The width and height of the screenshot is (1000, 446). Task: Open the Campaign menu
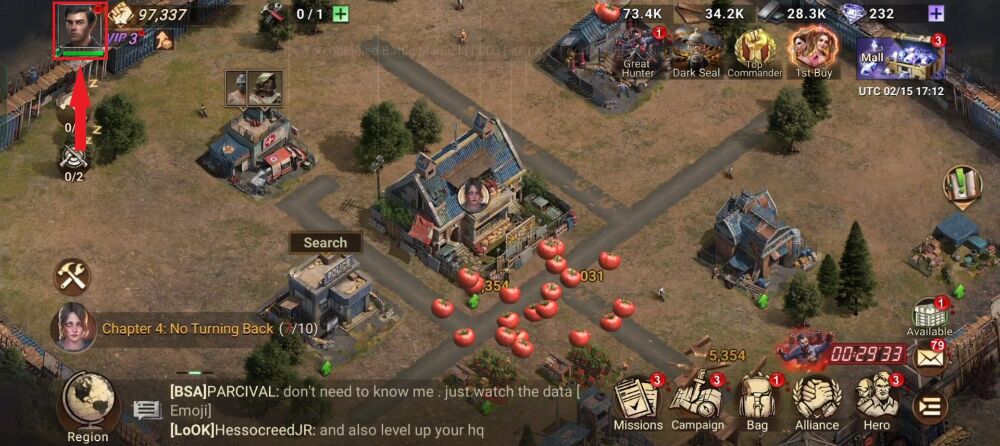pyautogui.click(x=696, y=402)
